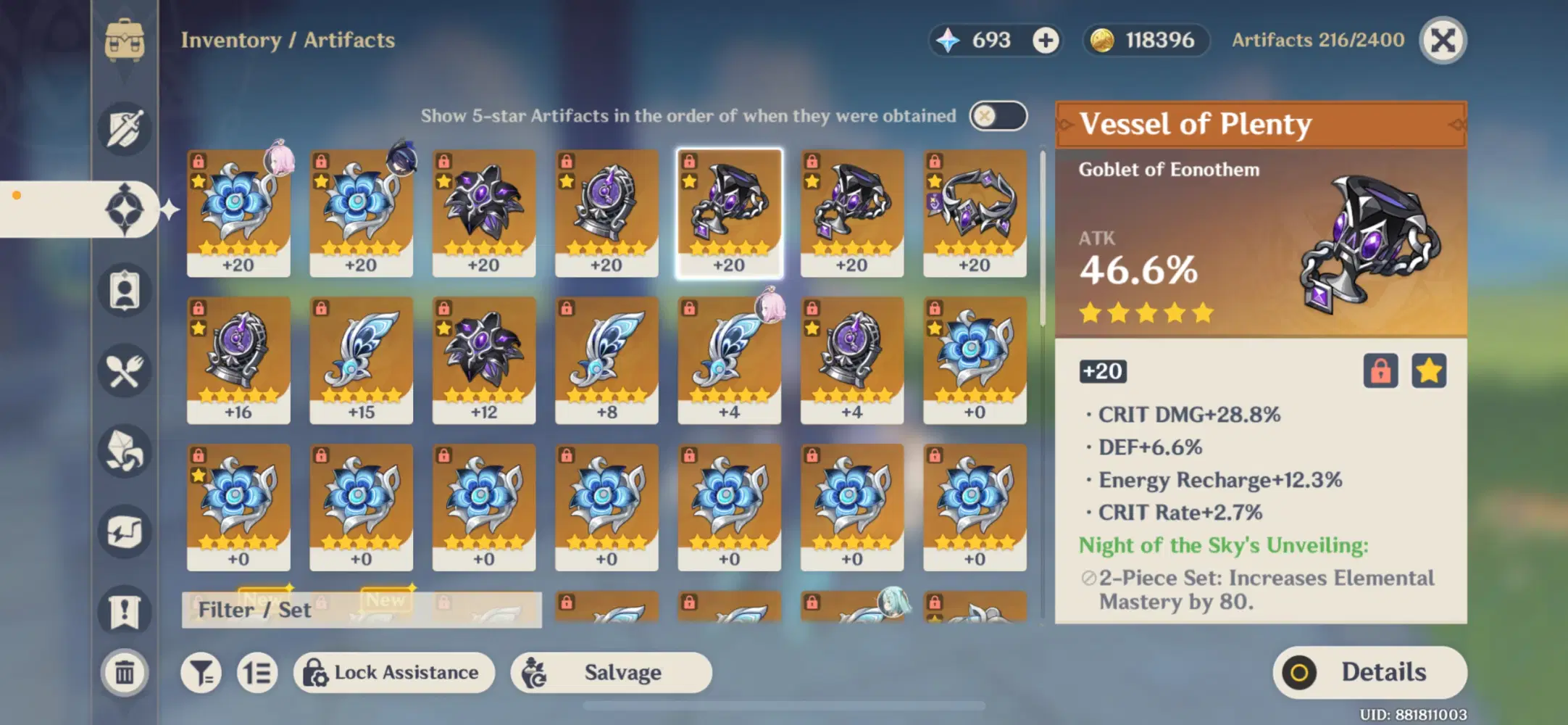This screenshot has width=1568, height=725.
Task: Select the Food category icon
Action: coord(125,371)
